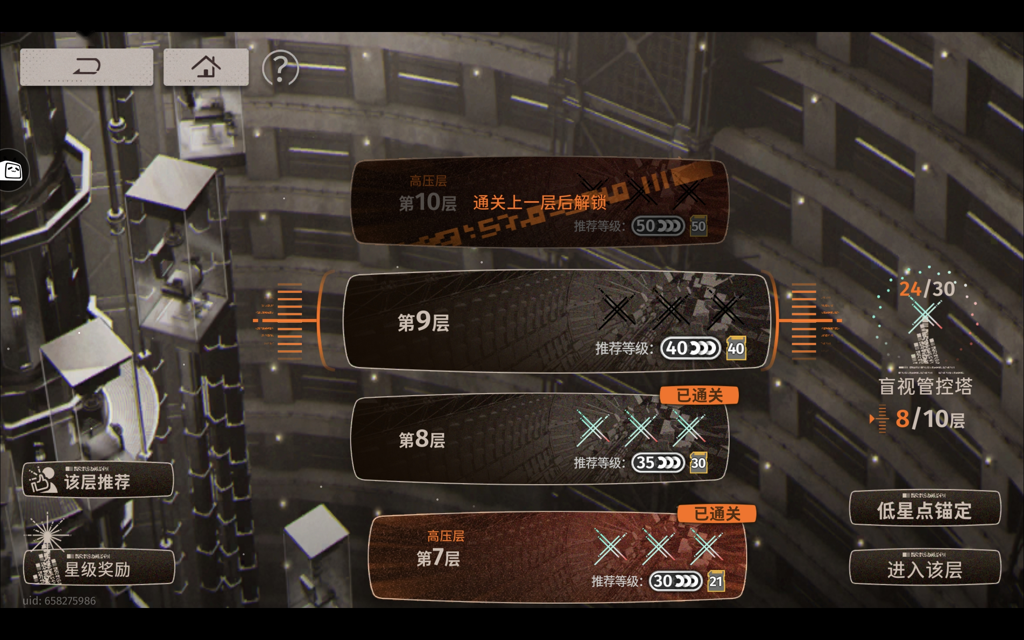Viewport: 1024px width, 640px height.
Task: Open the side panel icon at left edge
Action: [x=13, y=171]
